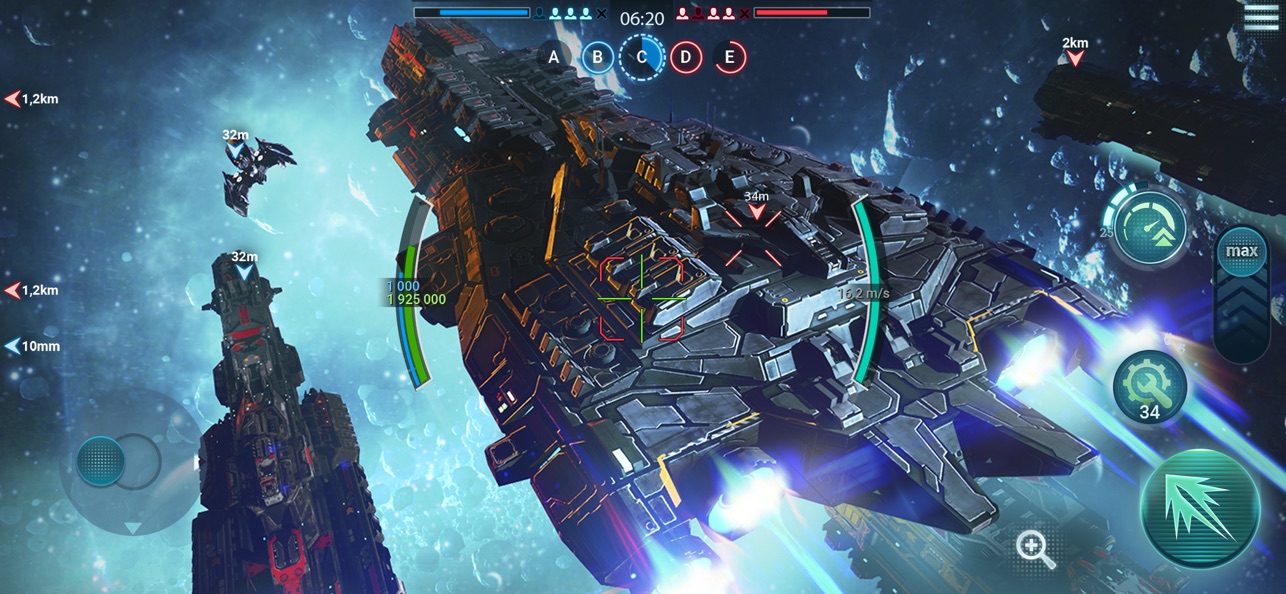The height and width of the screenshot is (594, 1286).
Task: Activate the speed boost ability
Action: 1150,228
